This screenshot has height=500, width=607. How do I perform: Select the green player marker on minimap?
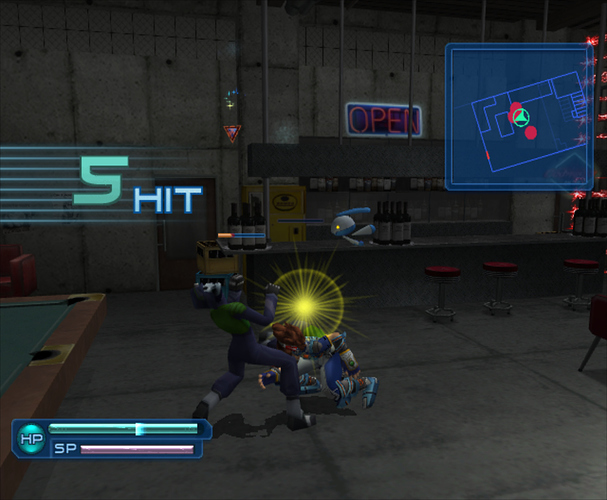[x=520, y=118]
